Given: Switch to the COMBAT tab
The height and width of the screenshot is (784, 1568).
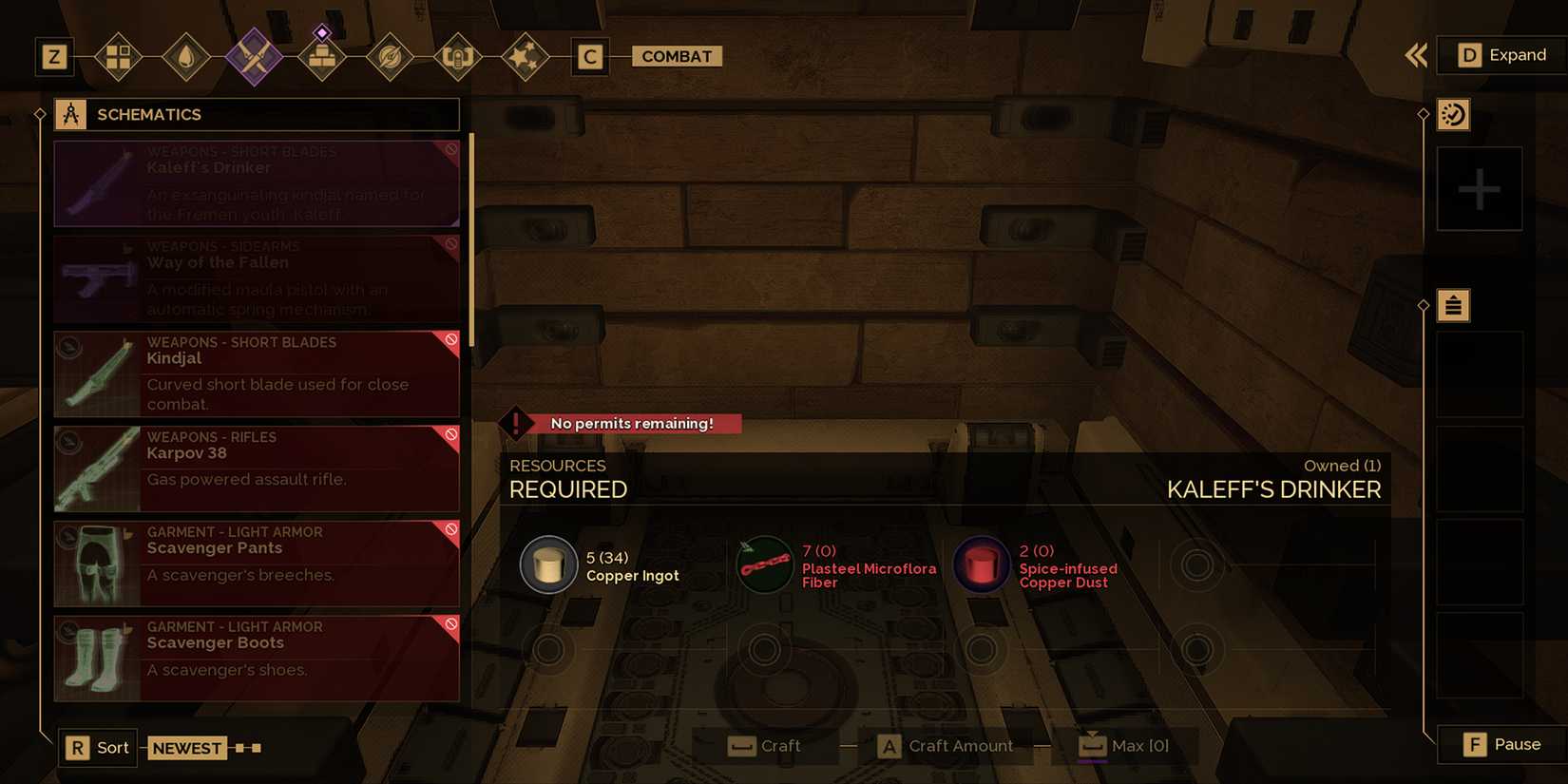Looking at the screenshot, I should (x=677, y=56).
